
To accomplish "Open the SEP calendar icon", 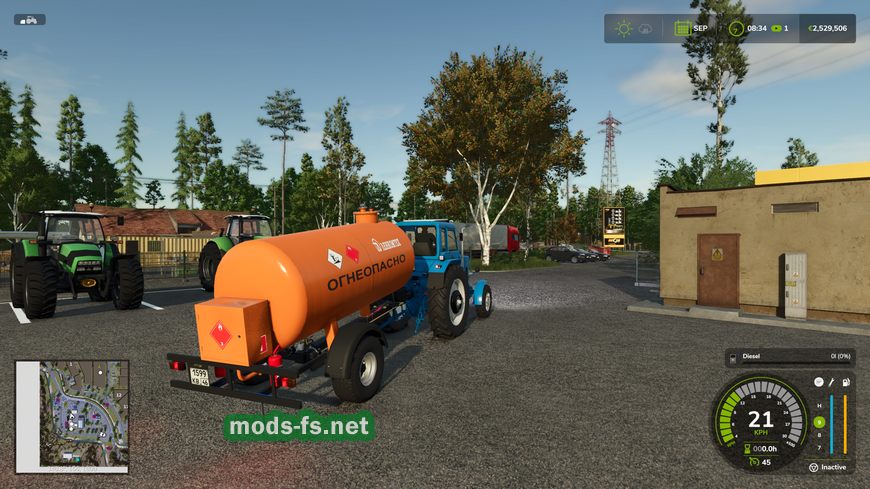I will tap(683, 28).
